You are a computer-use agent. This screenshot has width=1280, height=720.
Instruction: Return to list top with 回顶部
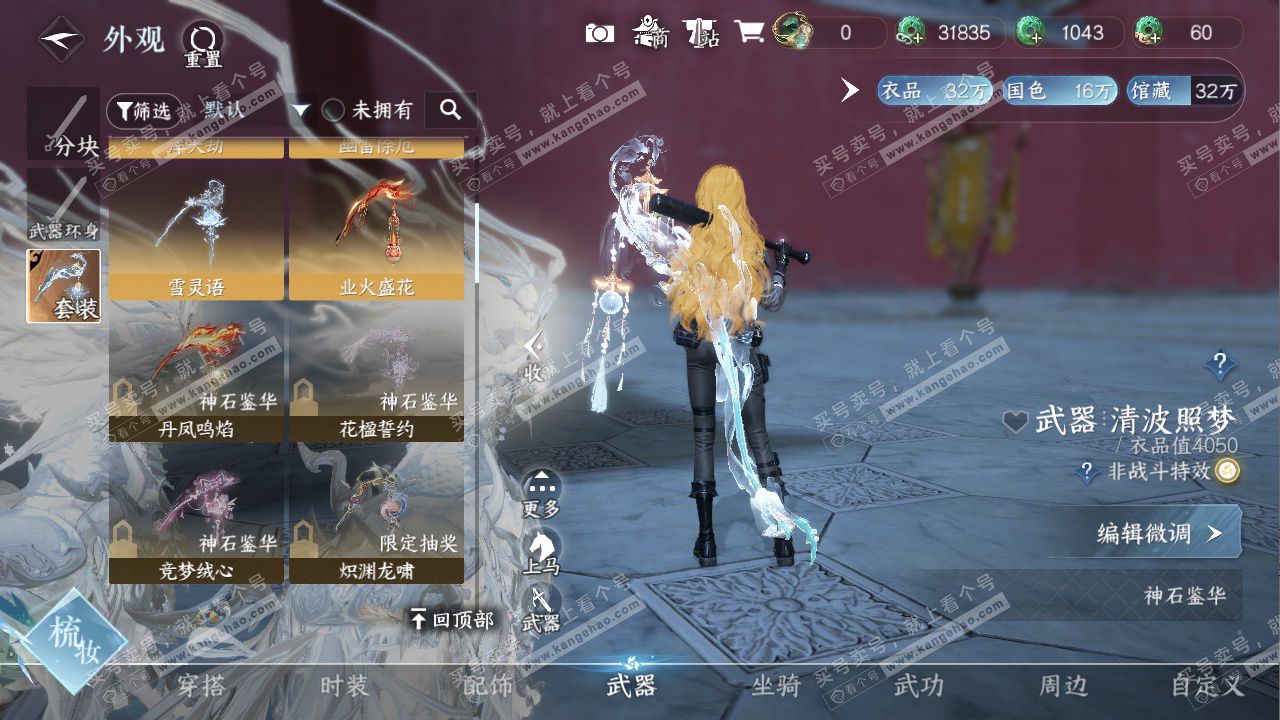[x=452, y=620]
